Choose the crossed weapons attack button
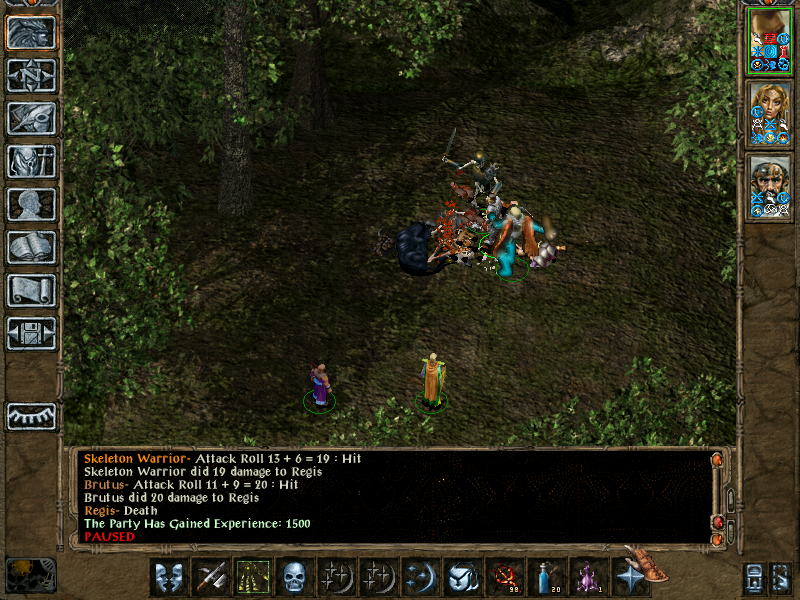 pyautogui.click(x=211, y=577)
